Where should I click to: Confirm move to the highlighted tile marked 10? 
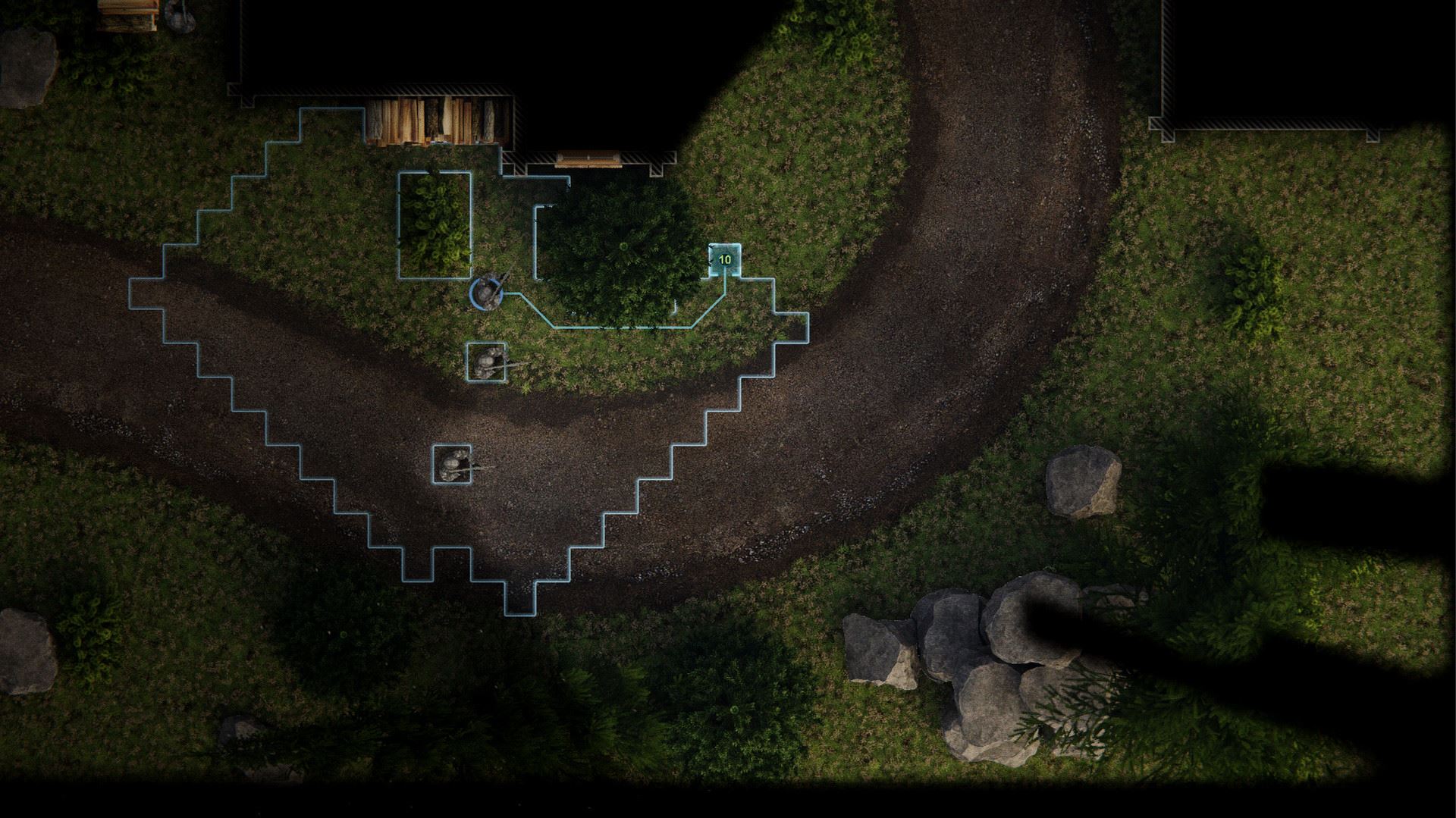(724, 260)
